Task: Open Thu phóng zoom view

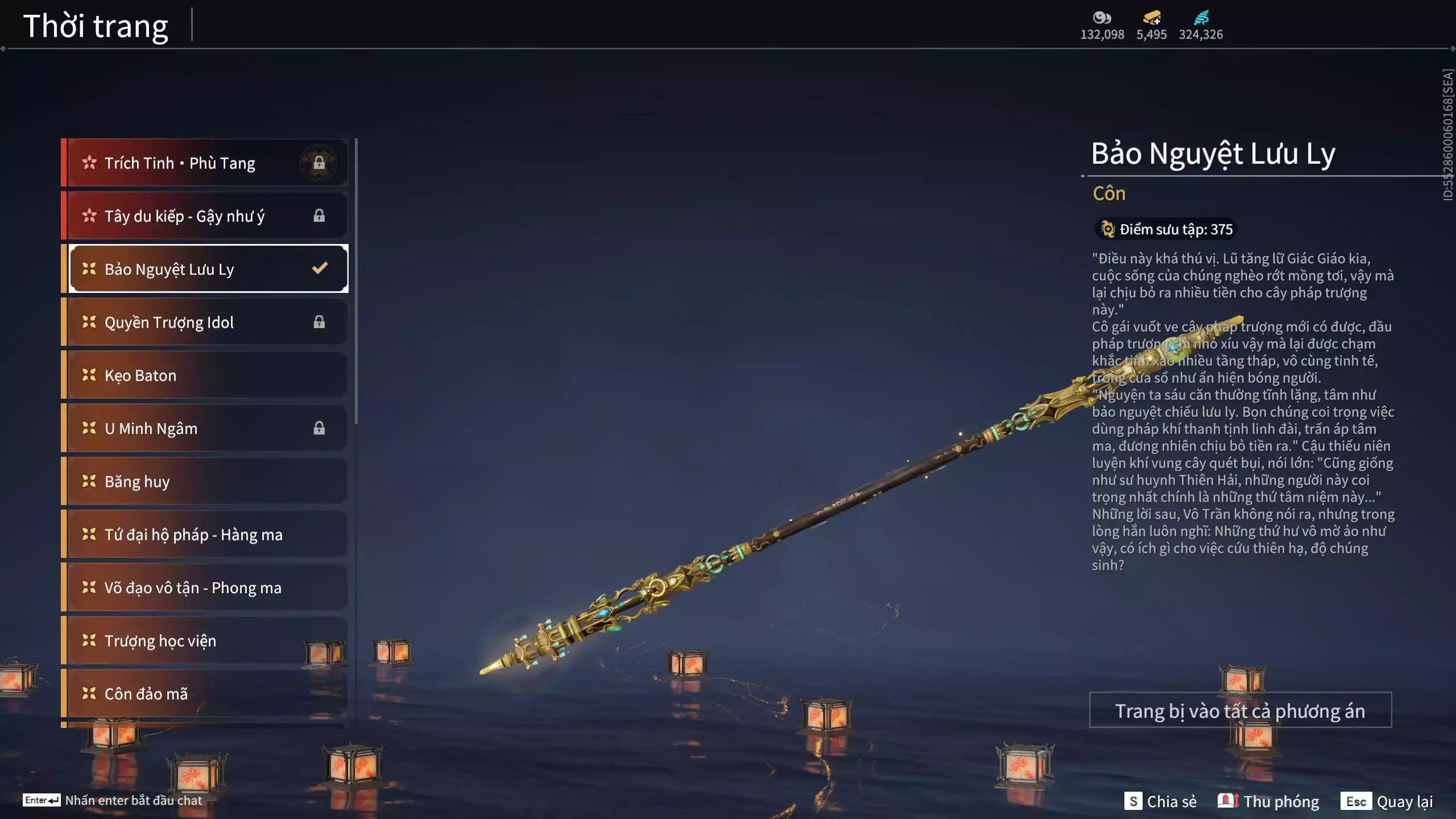Action: click(x=1268, y=801)
